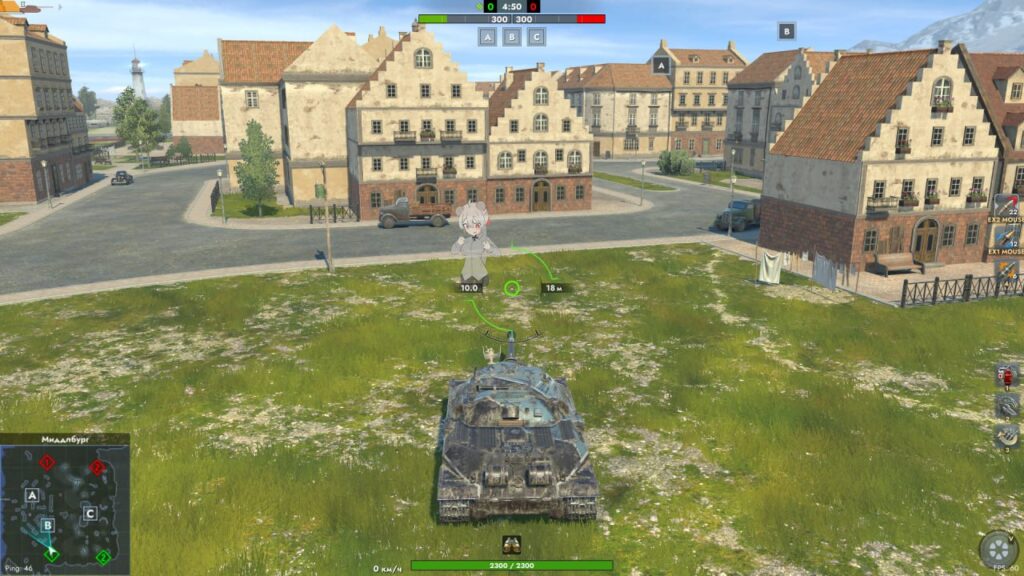Click point B marker on the minimap
This screenshot has height=576, width=1024.
point(47,525)
